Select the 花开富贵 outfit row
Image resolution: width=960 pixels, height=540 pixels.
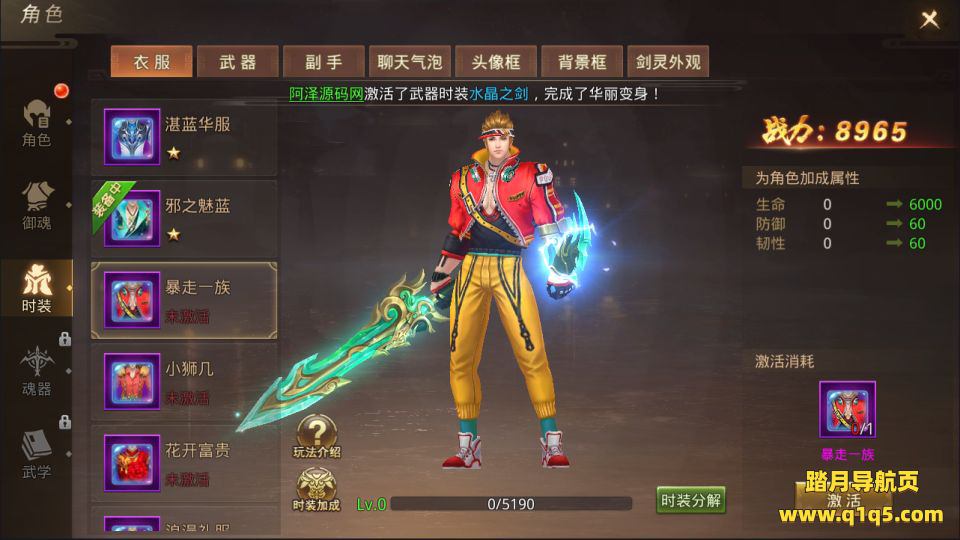click(x=184, y=461)
